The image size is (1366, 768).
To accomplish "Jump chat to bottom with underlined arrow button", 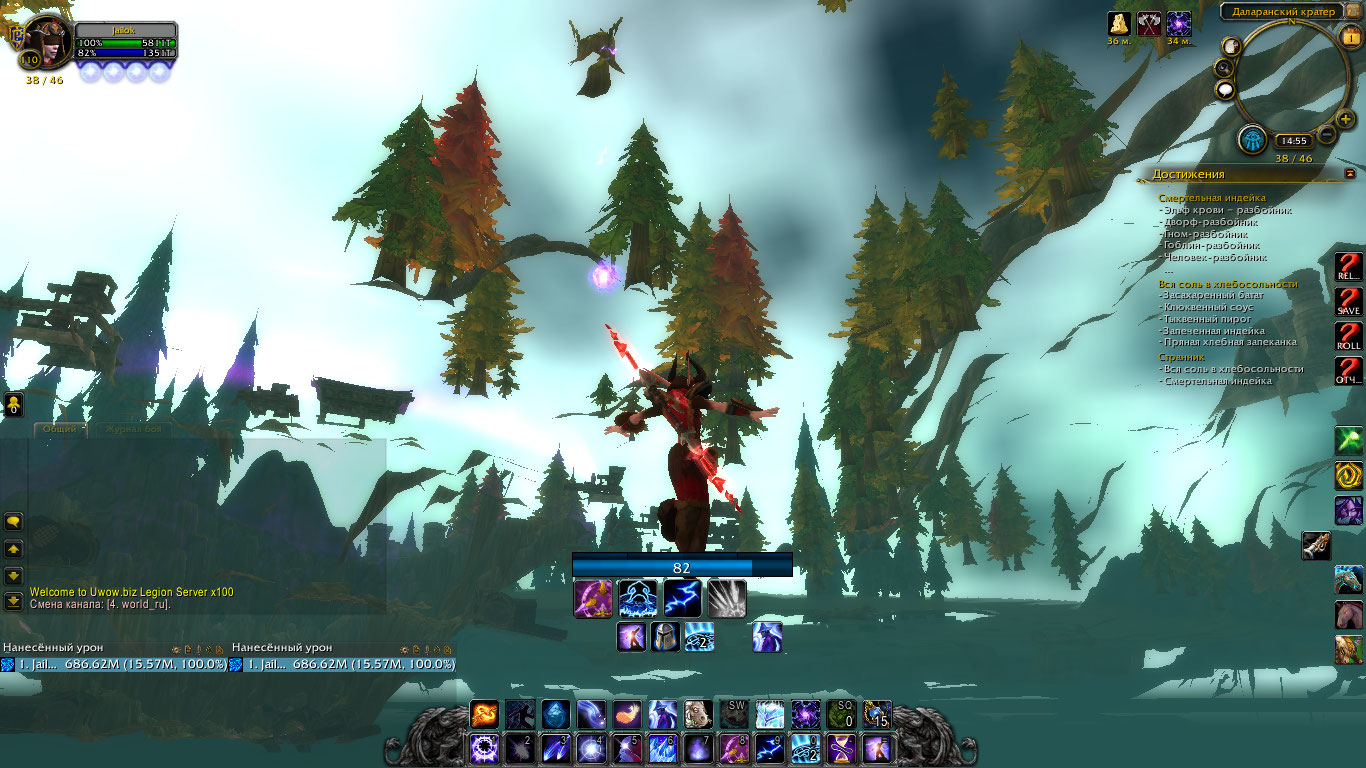I will coord(13,601).
